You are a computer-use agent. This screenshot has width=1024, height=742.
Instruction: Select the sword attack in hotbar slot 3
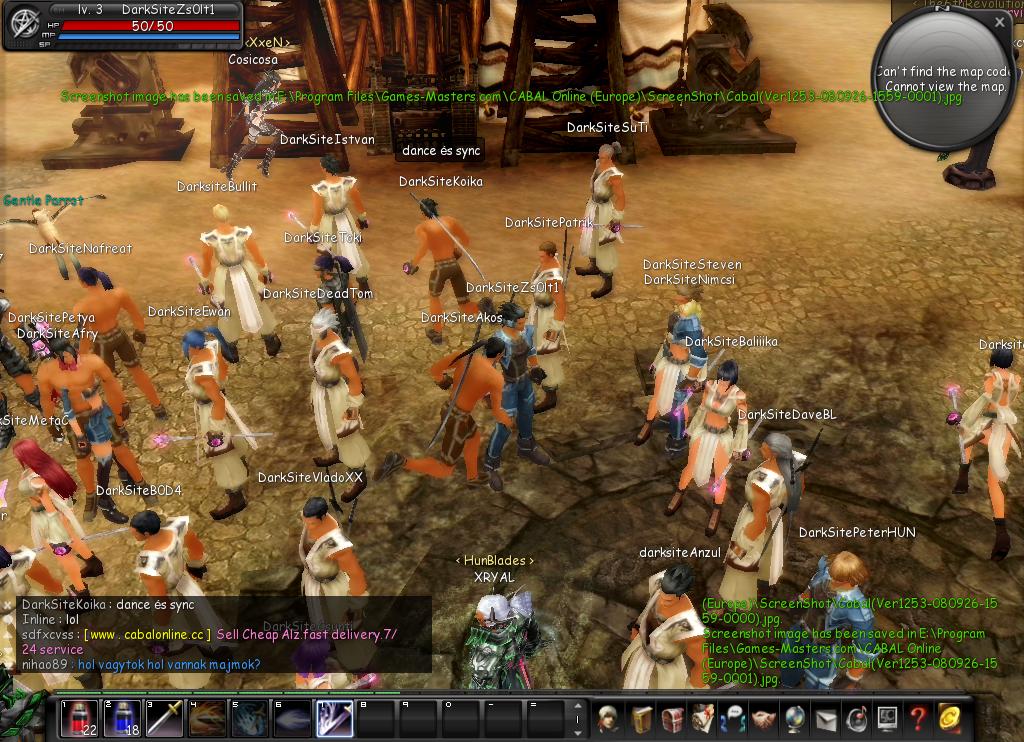[x=165, y=718]
